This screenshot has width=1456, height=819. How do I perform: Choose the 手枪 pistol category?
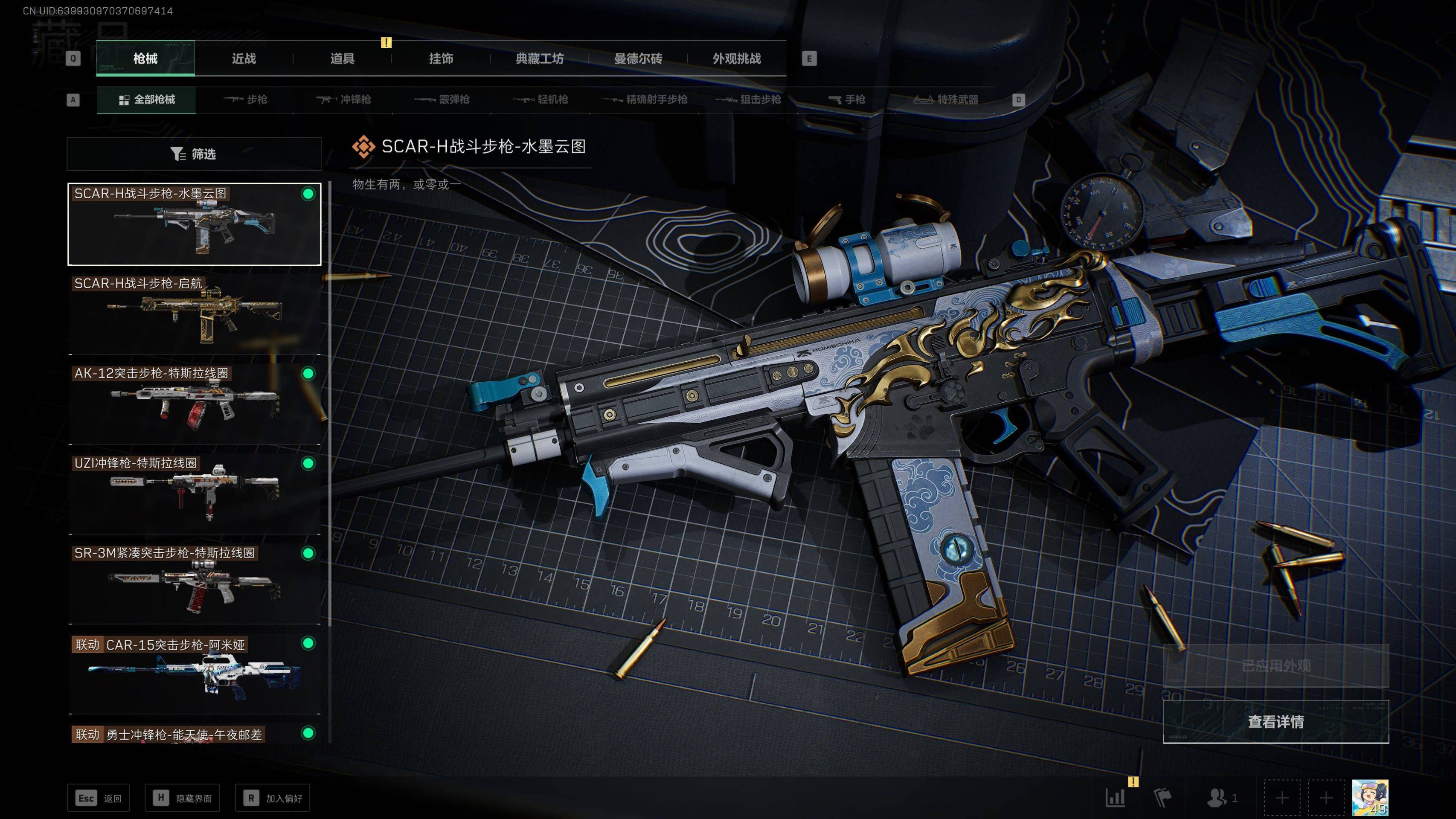coord(847,100)
